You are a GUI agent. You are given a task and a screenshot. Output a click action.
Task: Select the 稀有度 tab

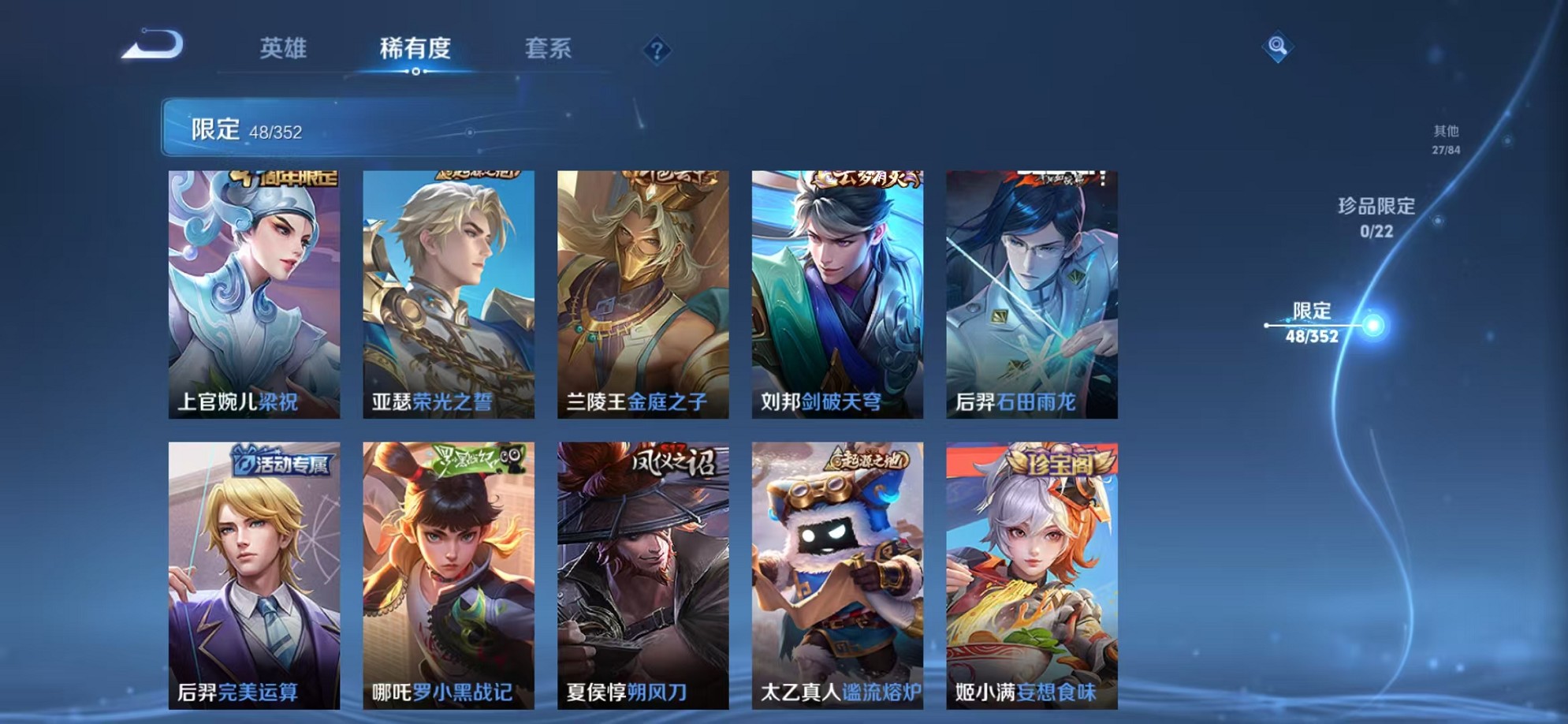(x=415, y=49)
